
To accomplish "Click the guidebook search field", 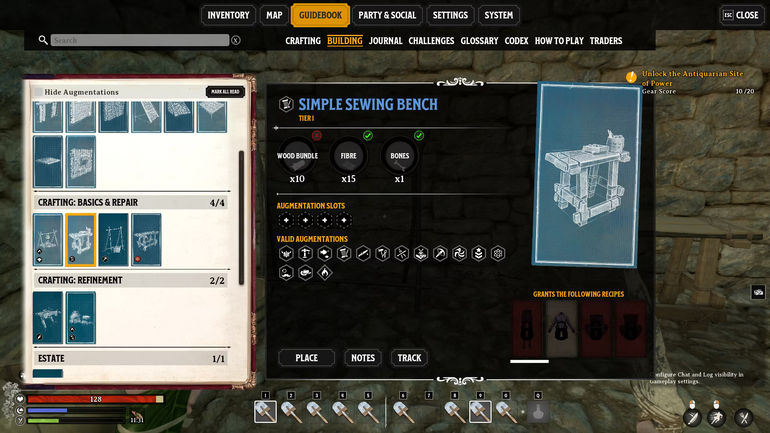I will tap(140, 41).
